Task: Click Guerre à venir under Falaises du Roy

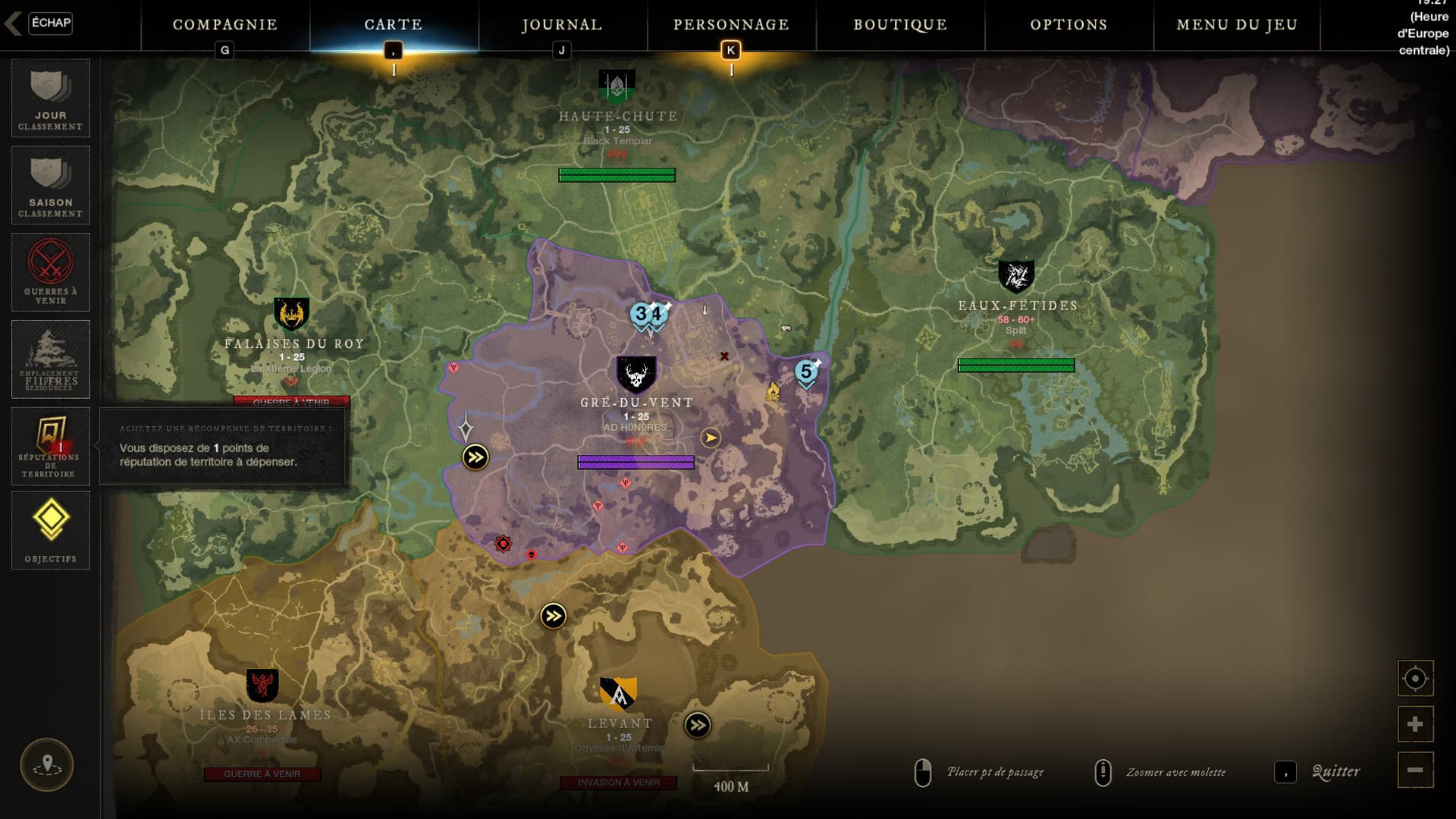Action: 292,400
